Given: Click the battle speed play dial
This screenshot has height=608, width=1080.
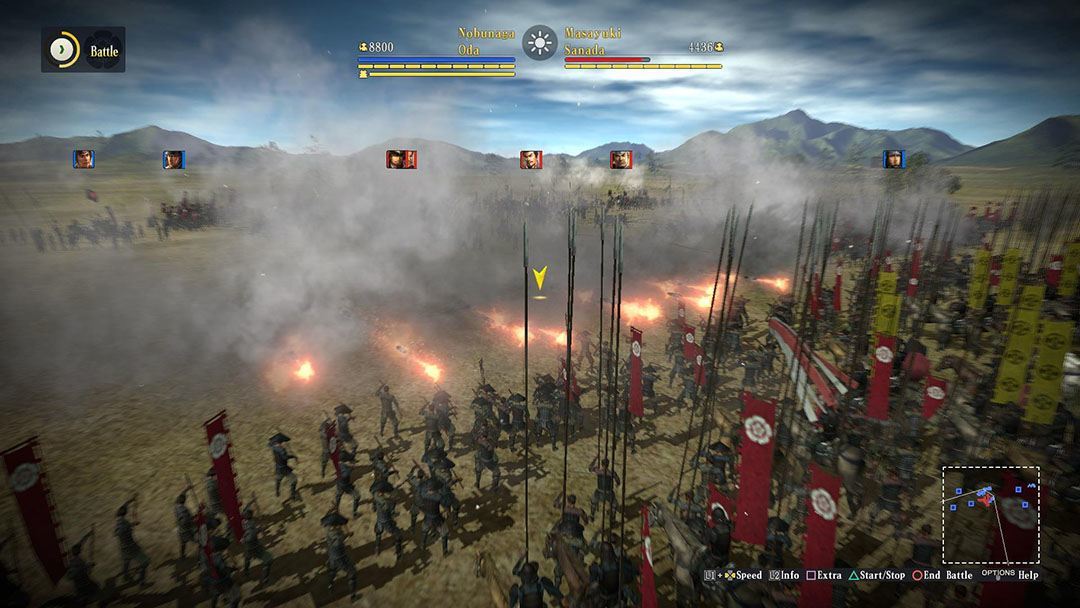Looking at the screenshot, I should (x=64, y=49).
